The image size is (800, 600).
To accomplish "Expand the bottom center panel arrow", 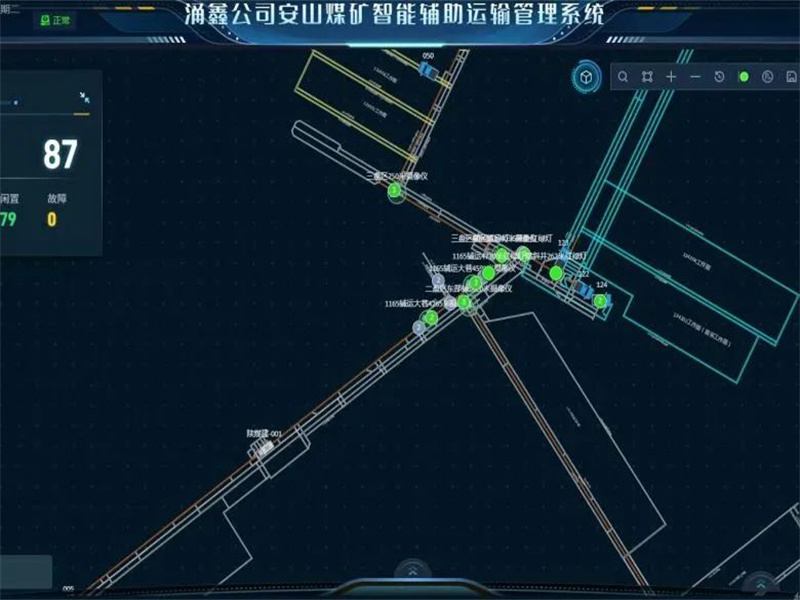I will click(412, 571).
